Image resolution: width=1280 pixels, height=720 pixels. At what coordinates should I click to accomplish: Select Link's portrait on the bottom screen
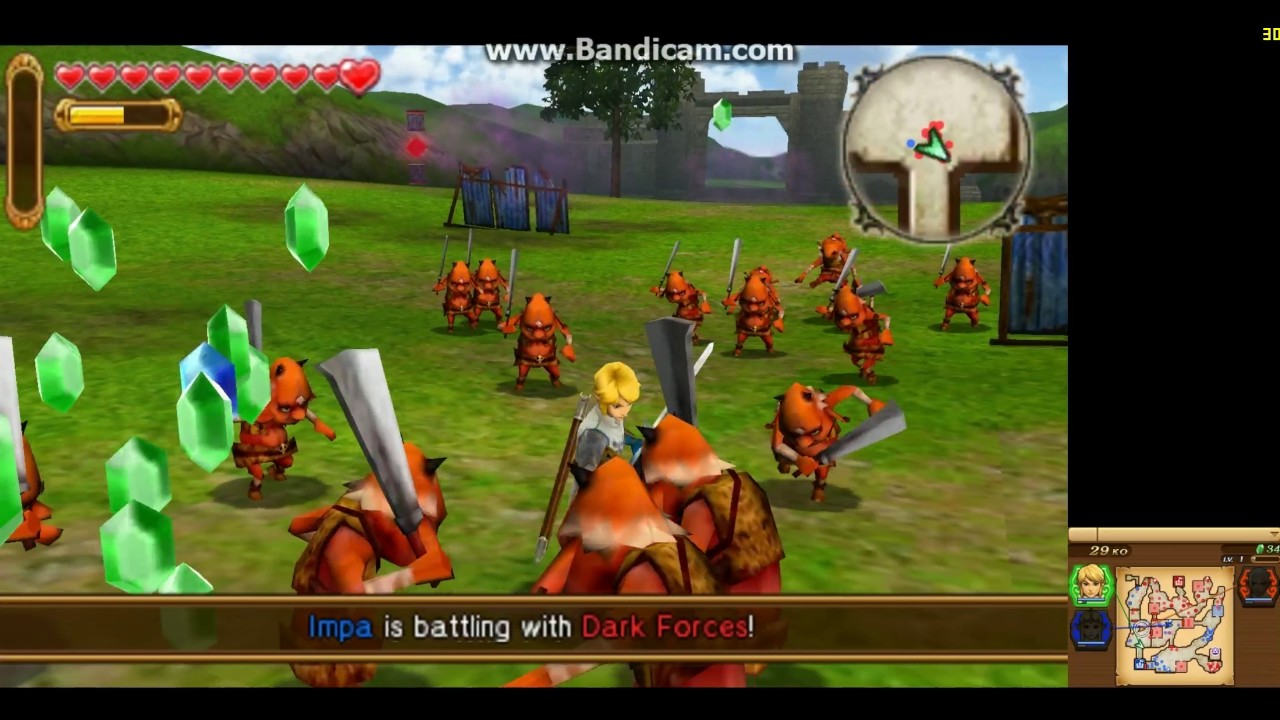point(1092,583)
